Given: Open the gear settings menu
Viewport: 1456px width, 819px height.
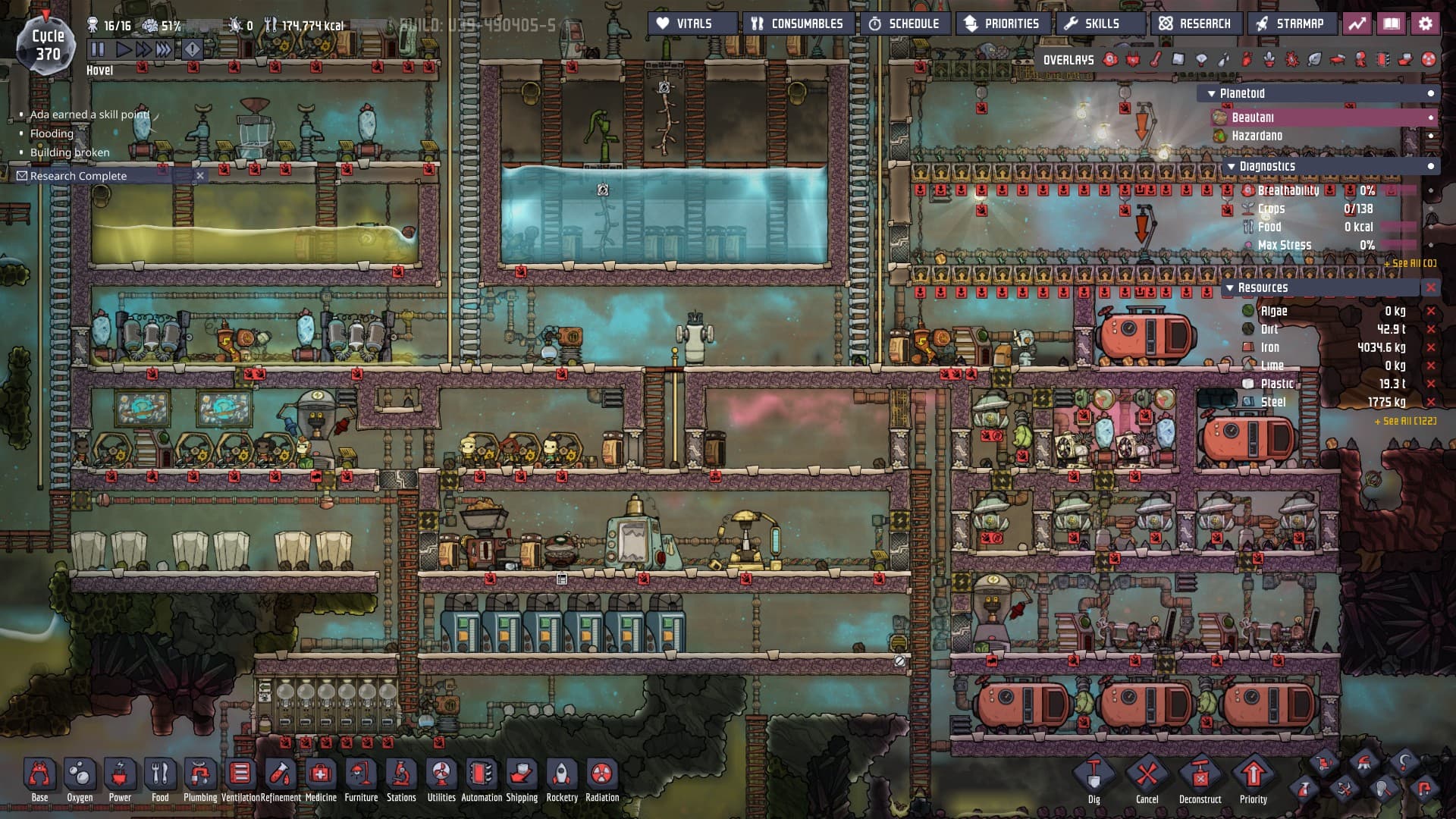Looking at the screenshot, I should [x=1426, y=24].
